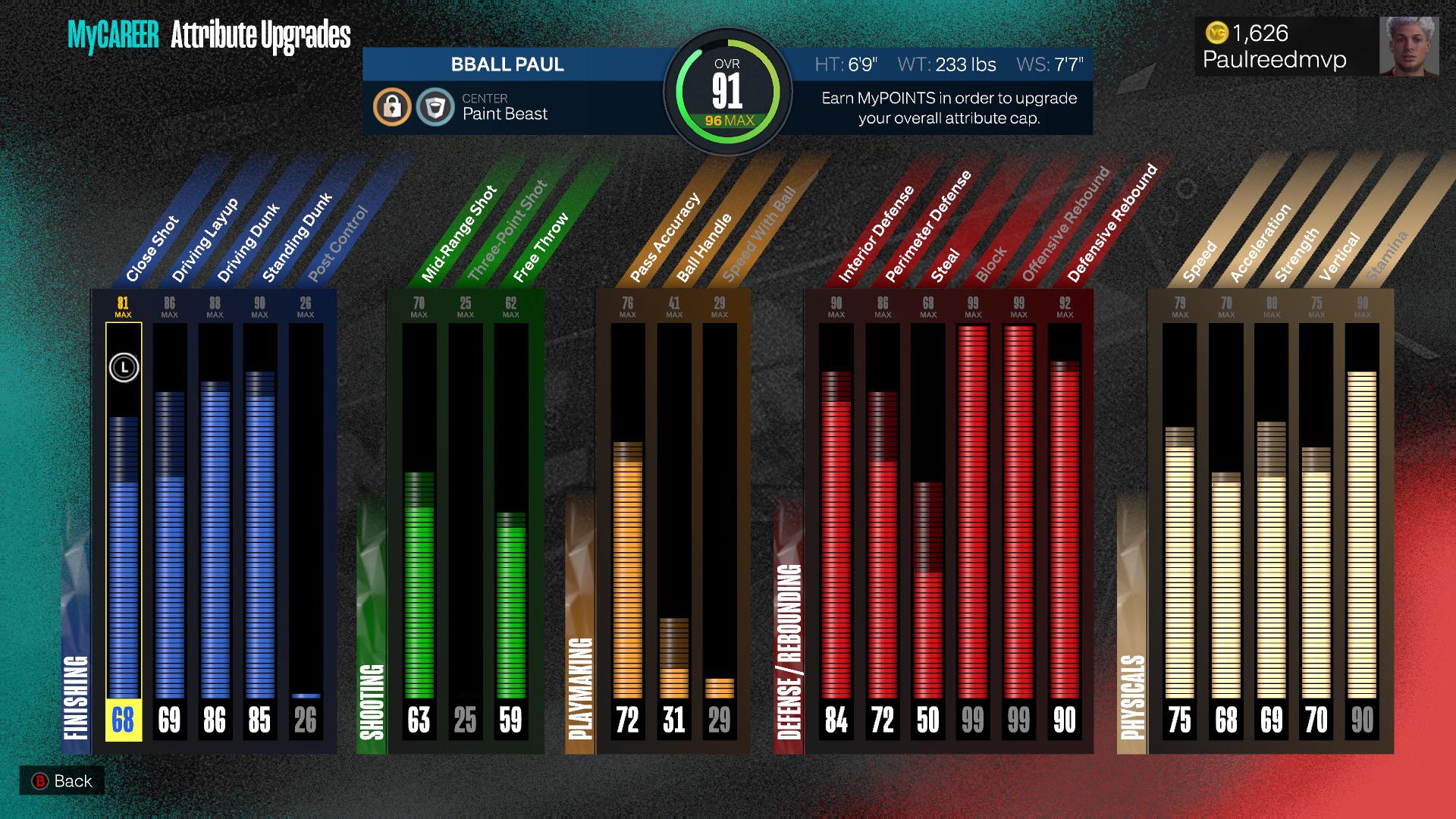This screenshot has height=819, width=1456.
Task: Pick the Standing Dunk attribute bar
Action: 260,531
